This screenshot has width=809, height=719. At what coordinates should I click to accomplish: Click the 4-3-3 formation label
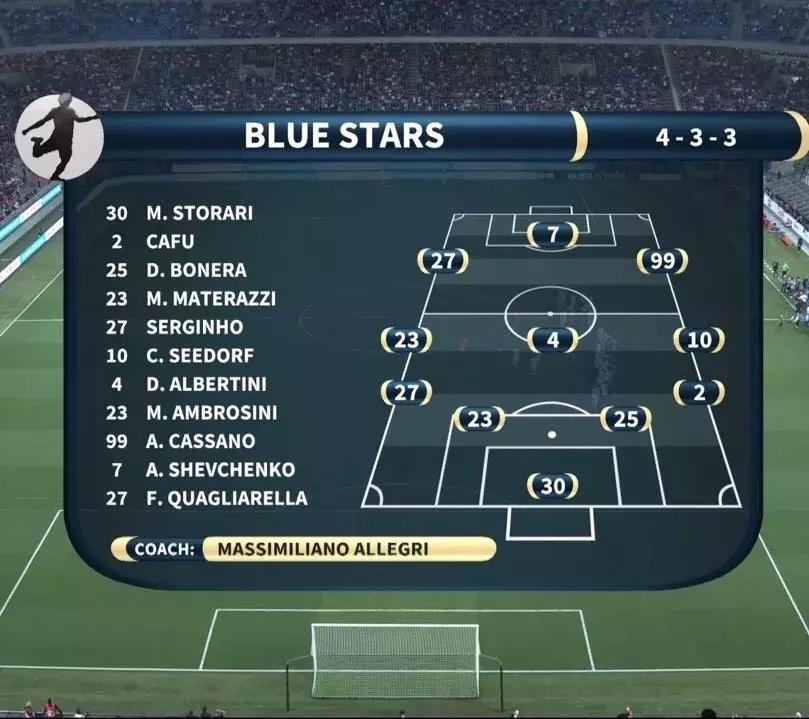[x=696, y=137]
